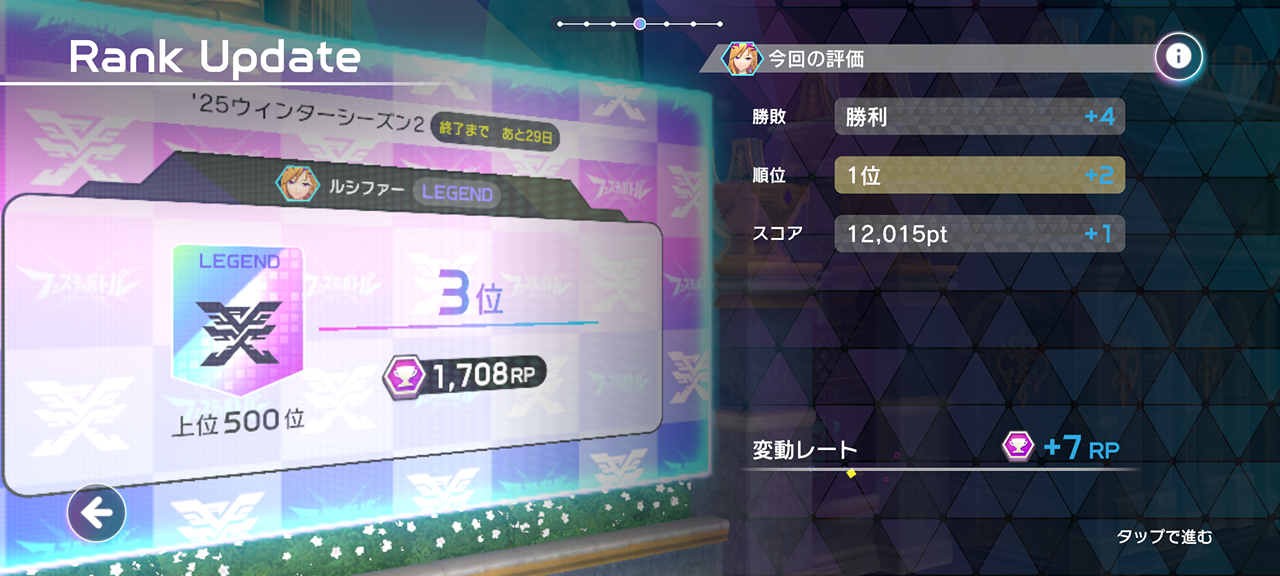Screen dimensions: 1280x576
Task: Open the info button for evaluation details
Action: coord(1178,57)
